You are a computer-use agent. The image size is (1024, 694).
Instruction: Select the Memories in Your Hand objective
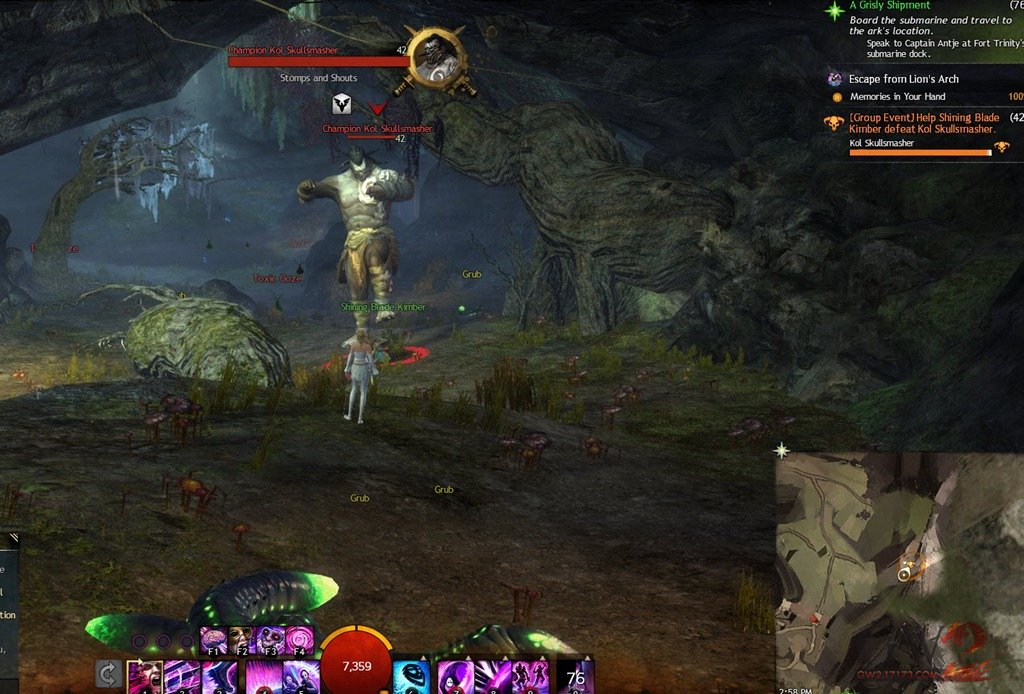(897, 97)
